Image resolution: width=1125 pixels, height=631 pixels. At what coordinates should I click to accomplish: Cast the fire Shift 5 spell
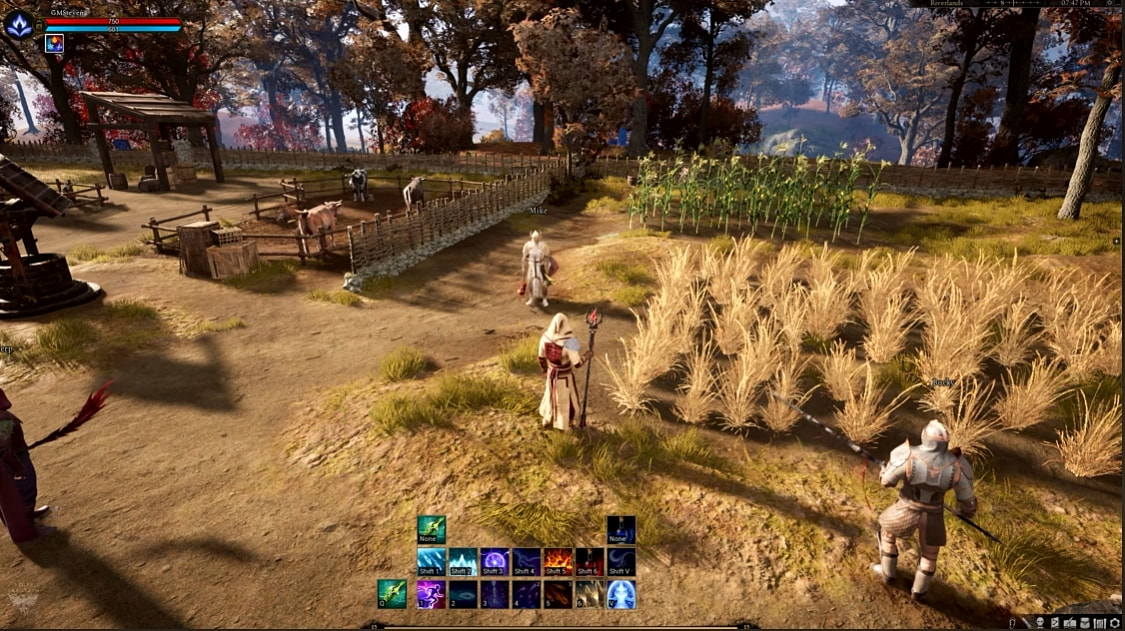tap(558, 562)
